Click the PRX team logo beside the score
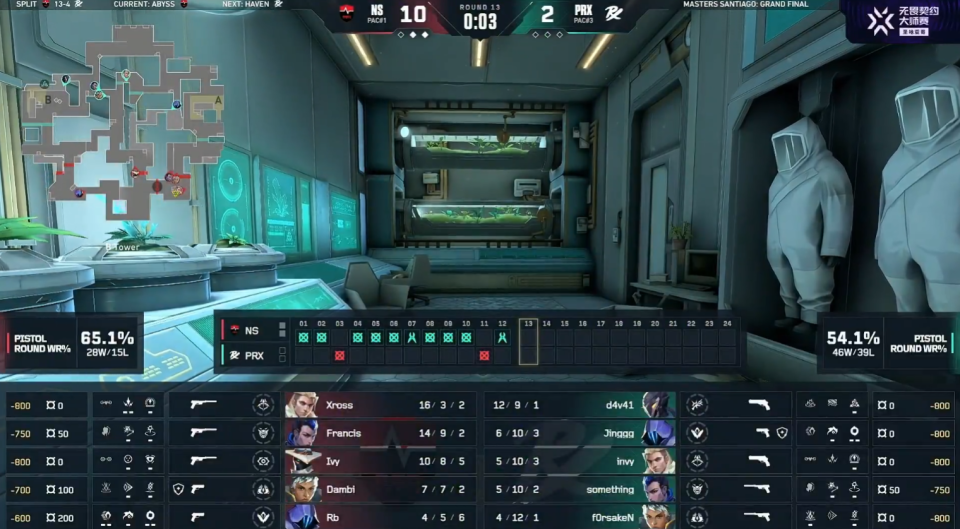The image size is (960, 529). (609, 15)
